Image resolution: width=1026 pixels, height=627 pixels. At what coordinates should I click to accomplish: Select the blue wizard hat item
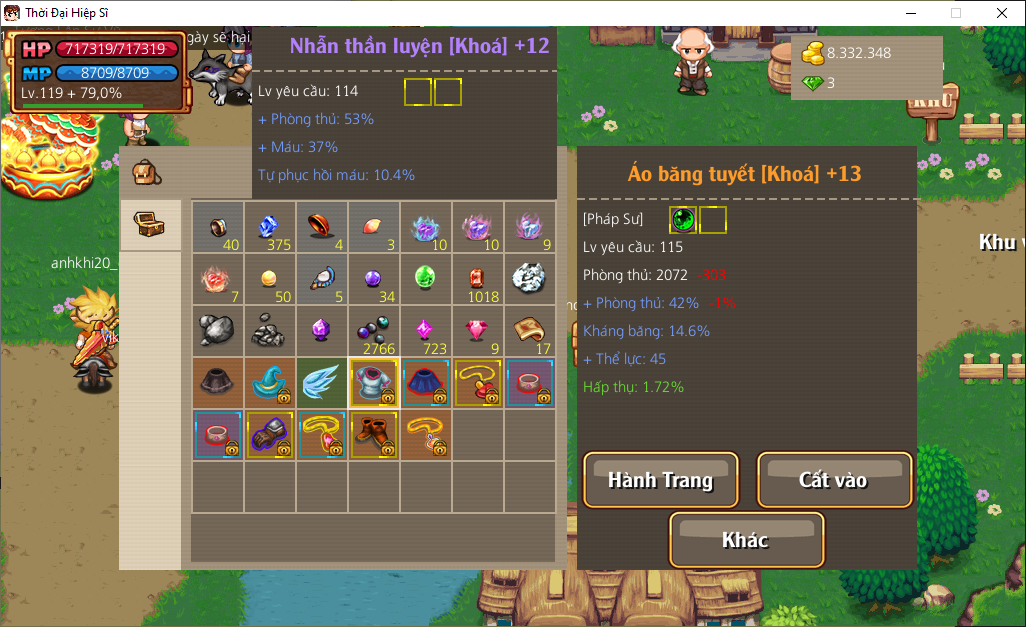269,383
